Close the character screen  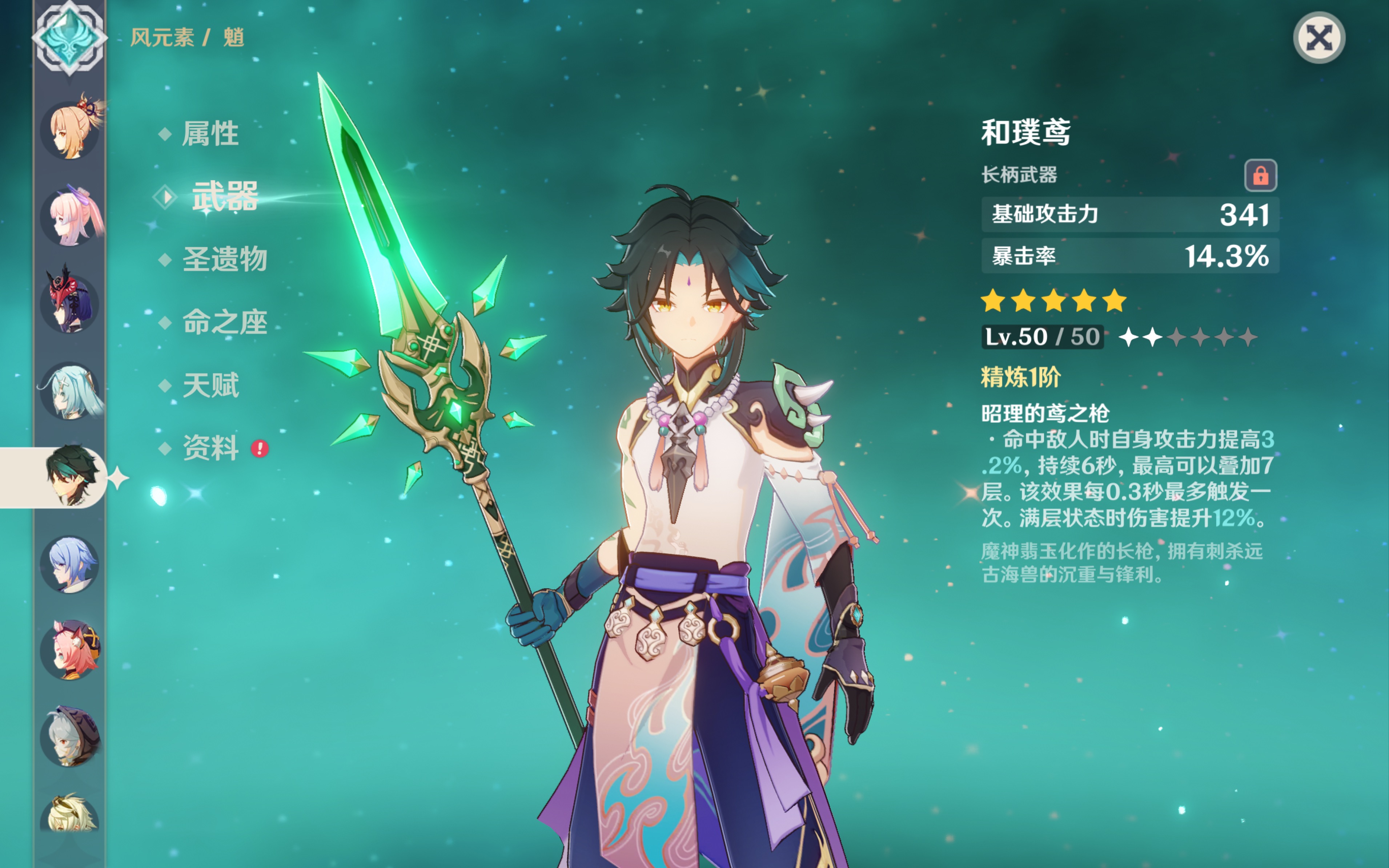pos(1318,38)
